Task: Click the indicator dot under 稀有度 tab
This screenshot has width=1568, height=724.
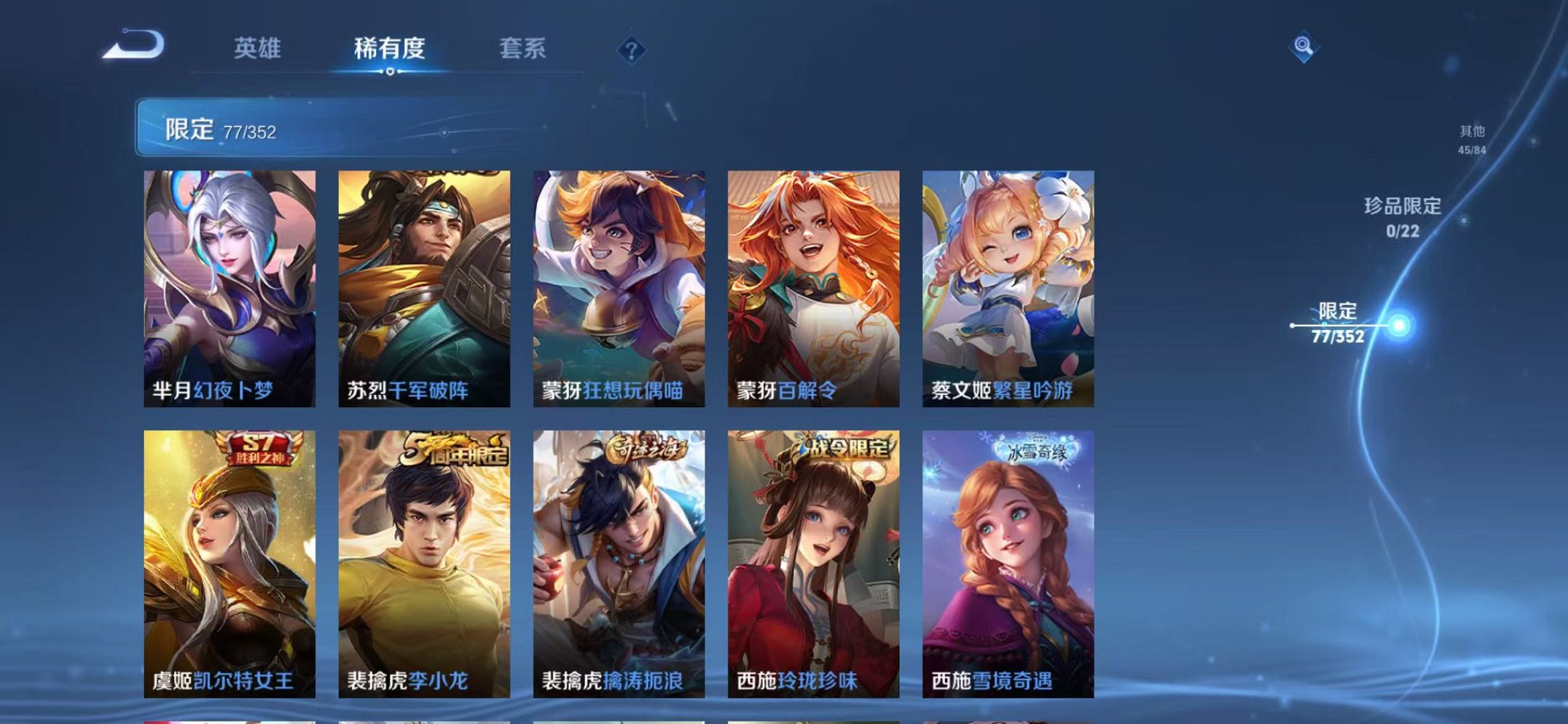Action: coord(390,73)
